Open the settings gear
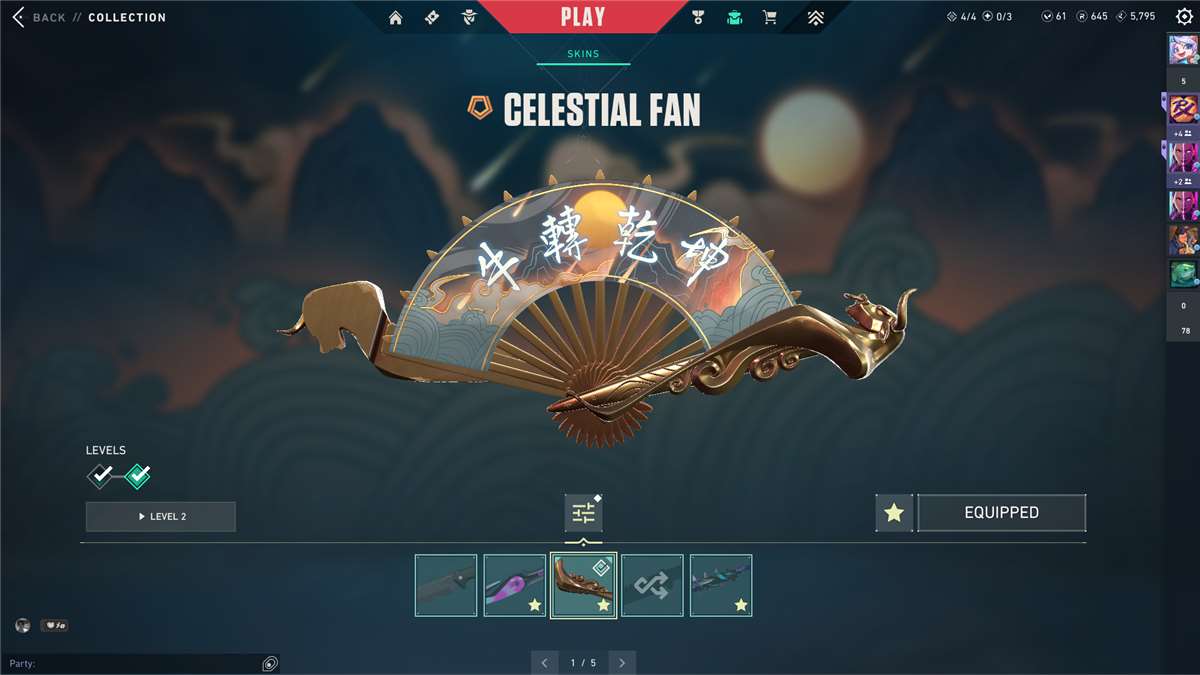The image size is (1200, 675). point(1184,17)
